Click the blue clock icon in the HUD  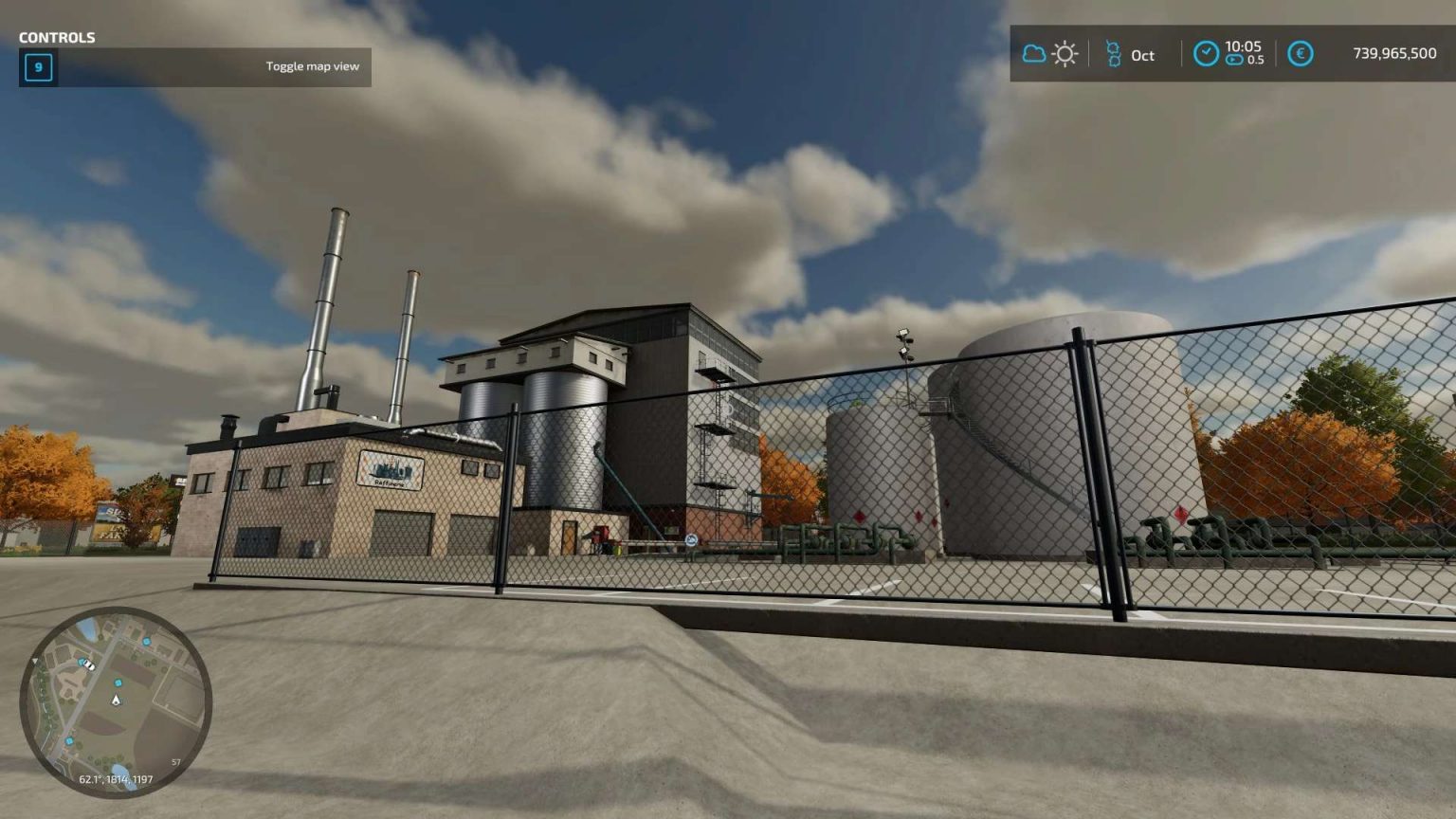point(1206,53)
